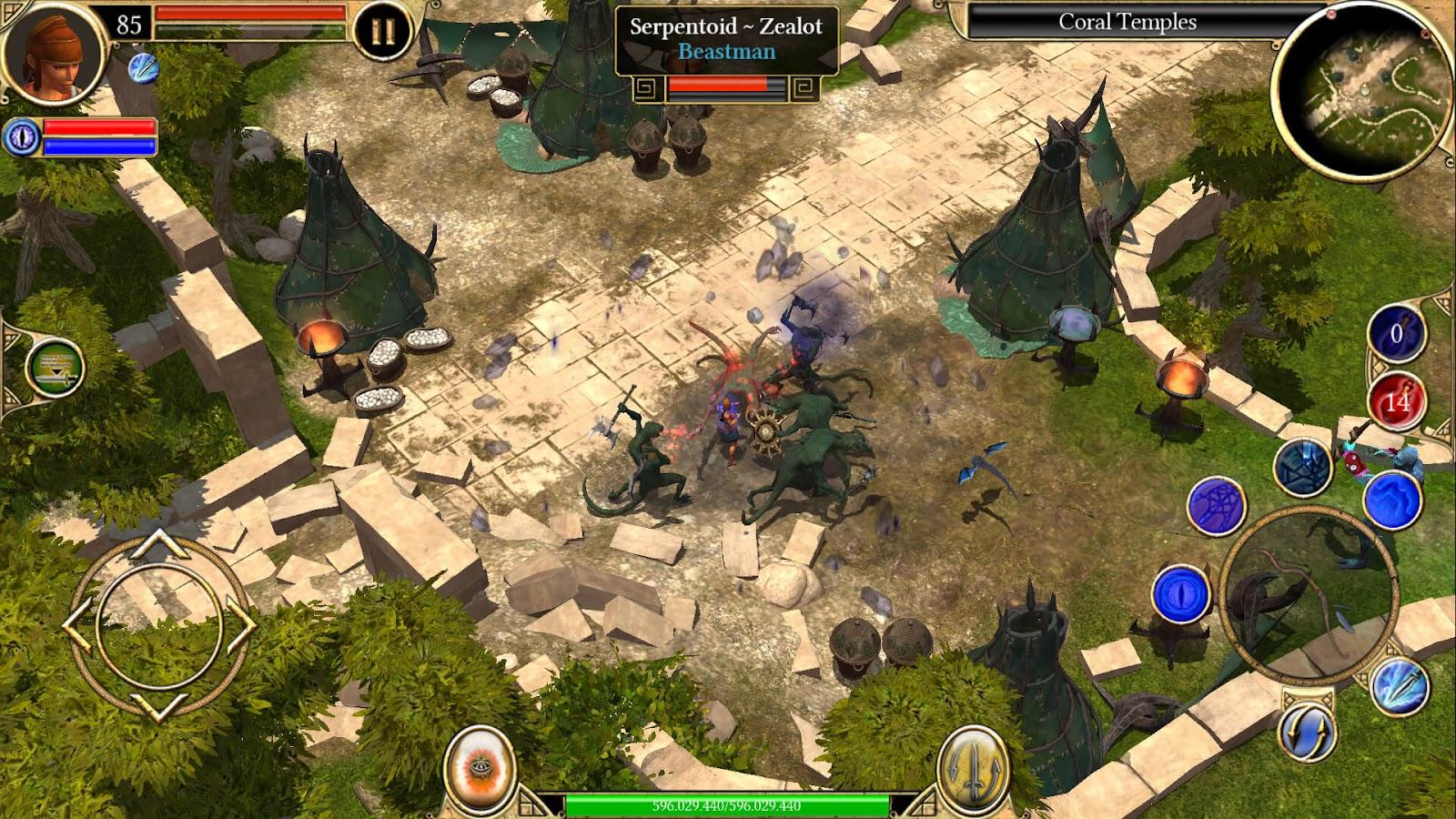The height and width of the screenshot is (819, 1456).
Task: Tap the Coral Temples location banner
Action: [x=1128, y=21]
